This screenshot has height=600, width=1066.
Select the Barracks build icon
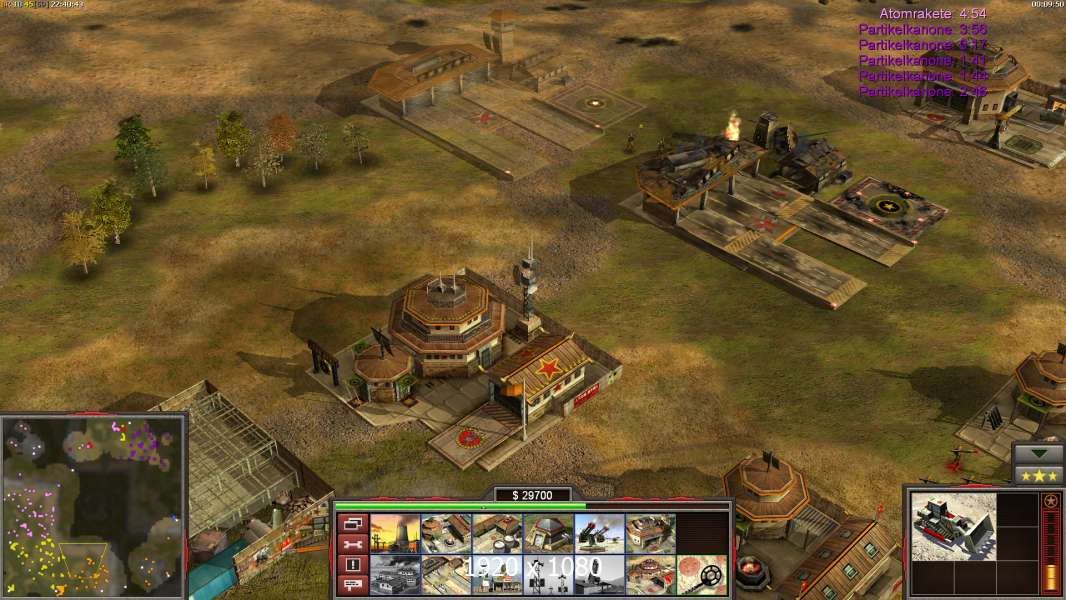(446, 534)
